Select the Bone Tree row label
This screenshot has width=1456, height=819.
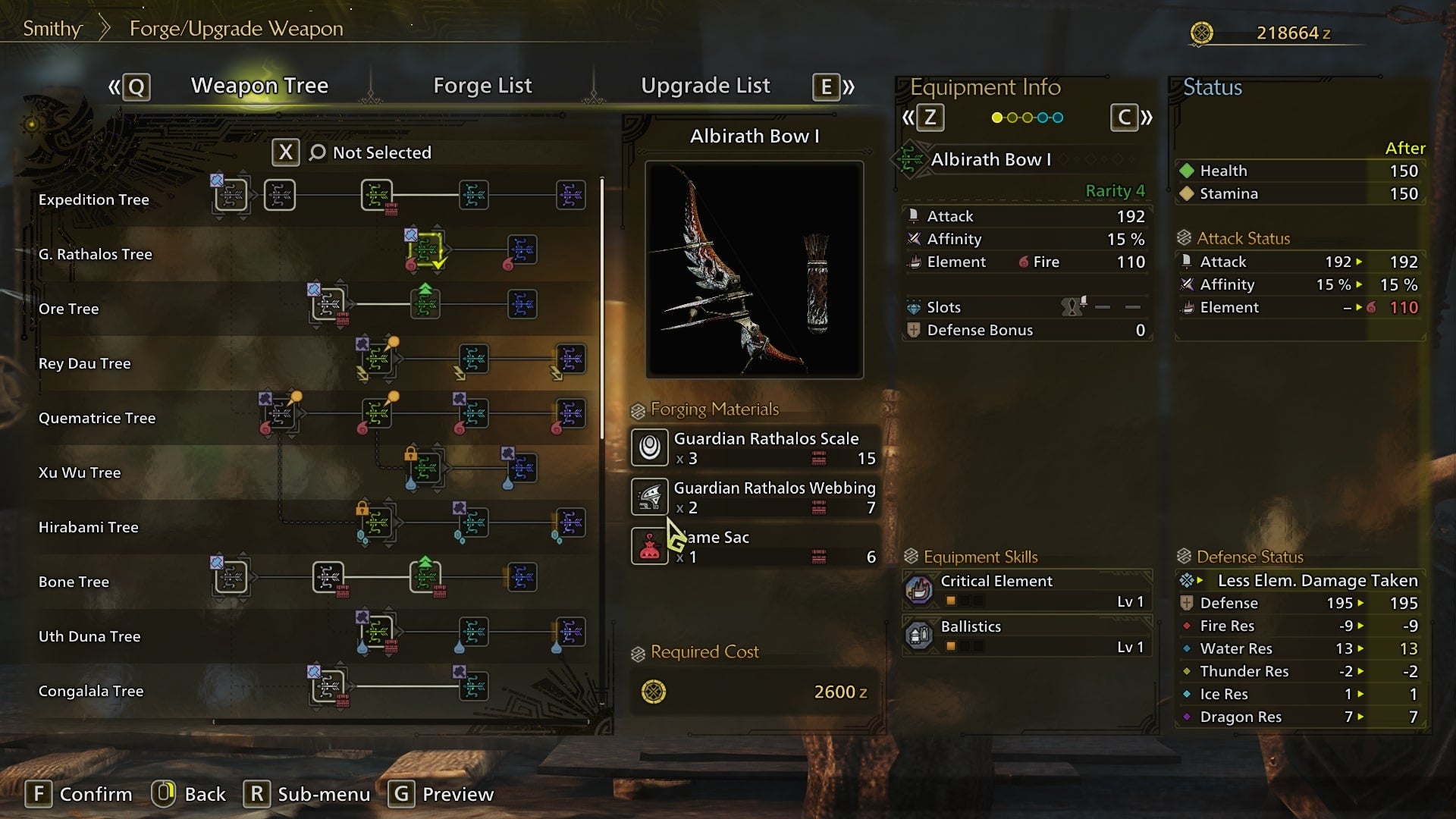[74, 582]
